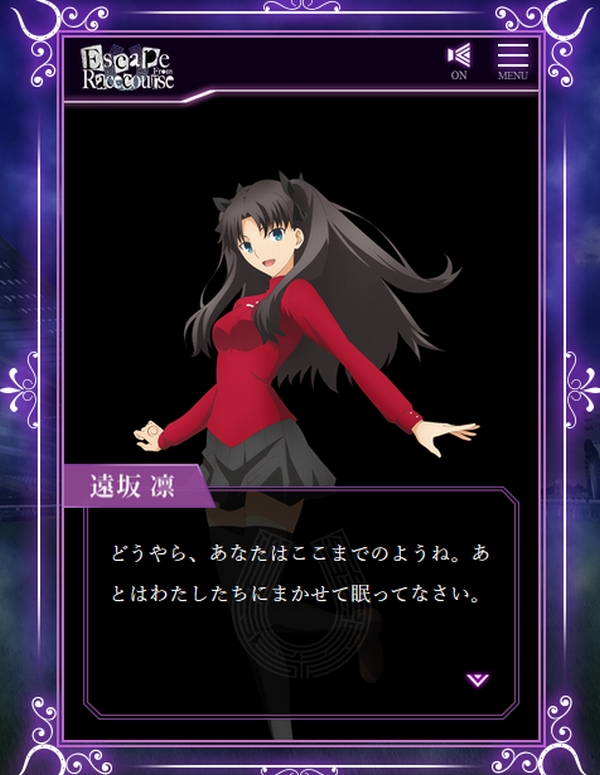Advance dialogue with the pink down arrow
This screenshot has height=775, width=600.
pyautogui.click(x=478, y=680)
